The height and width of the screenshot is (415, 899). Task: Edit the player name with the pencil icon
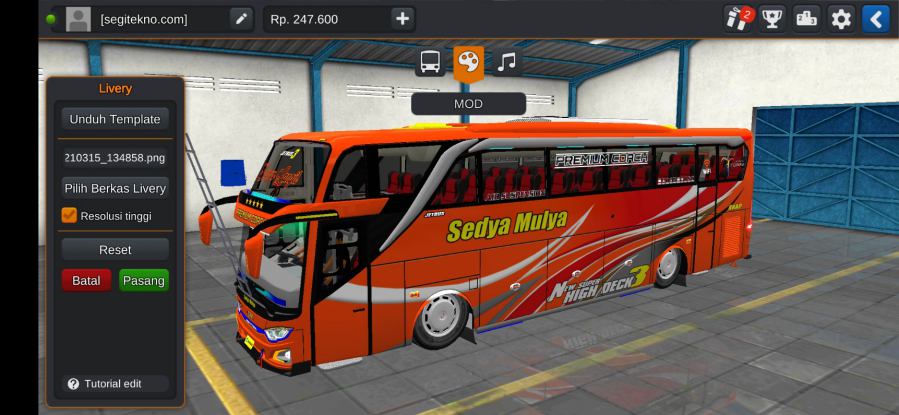240,19
